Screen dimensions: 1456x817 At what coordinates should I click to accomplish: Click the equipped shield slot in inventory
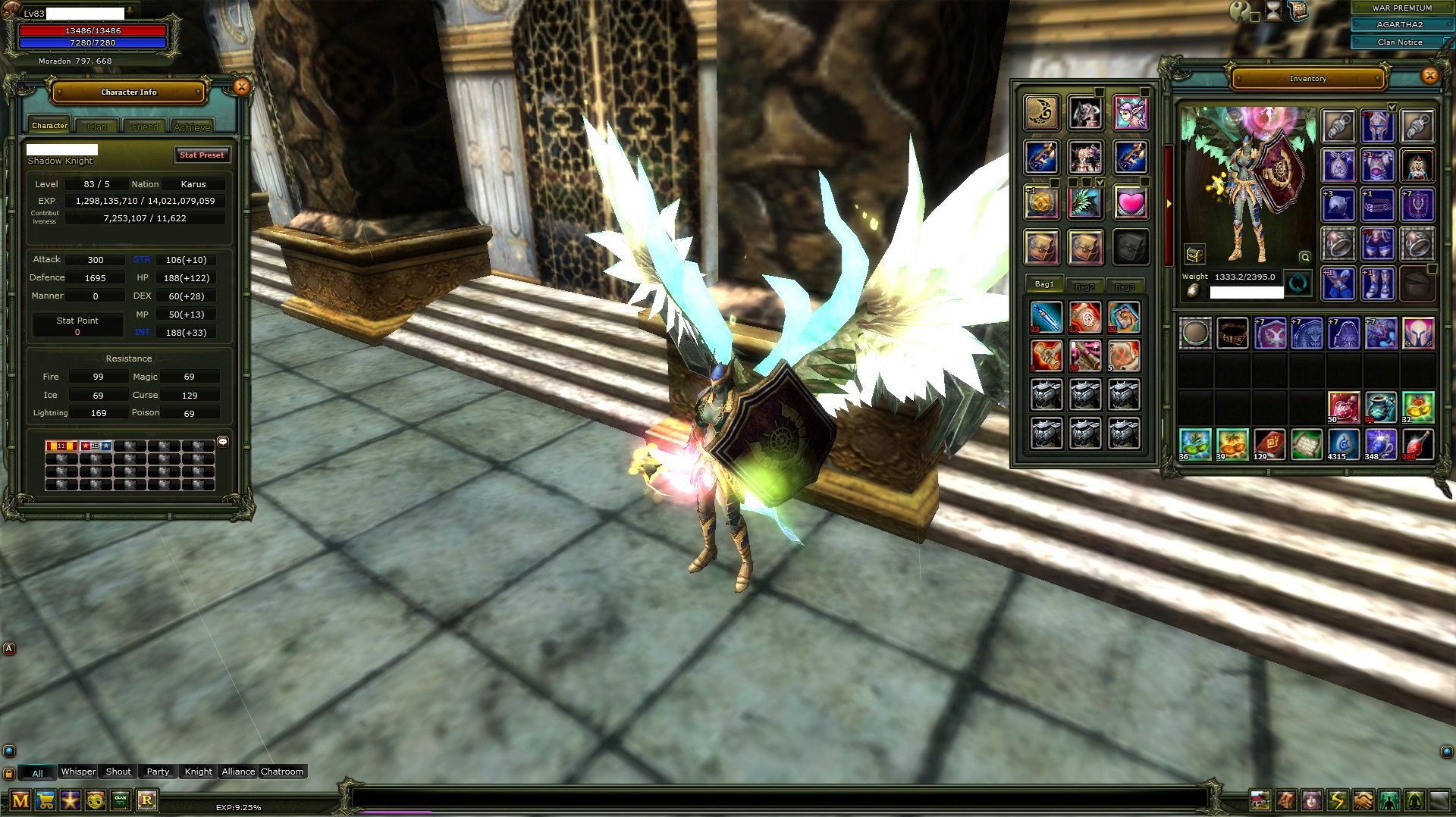pyautogui.click(x=1417, y=205)
